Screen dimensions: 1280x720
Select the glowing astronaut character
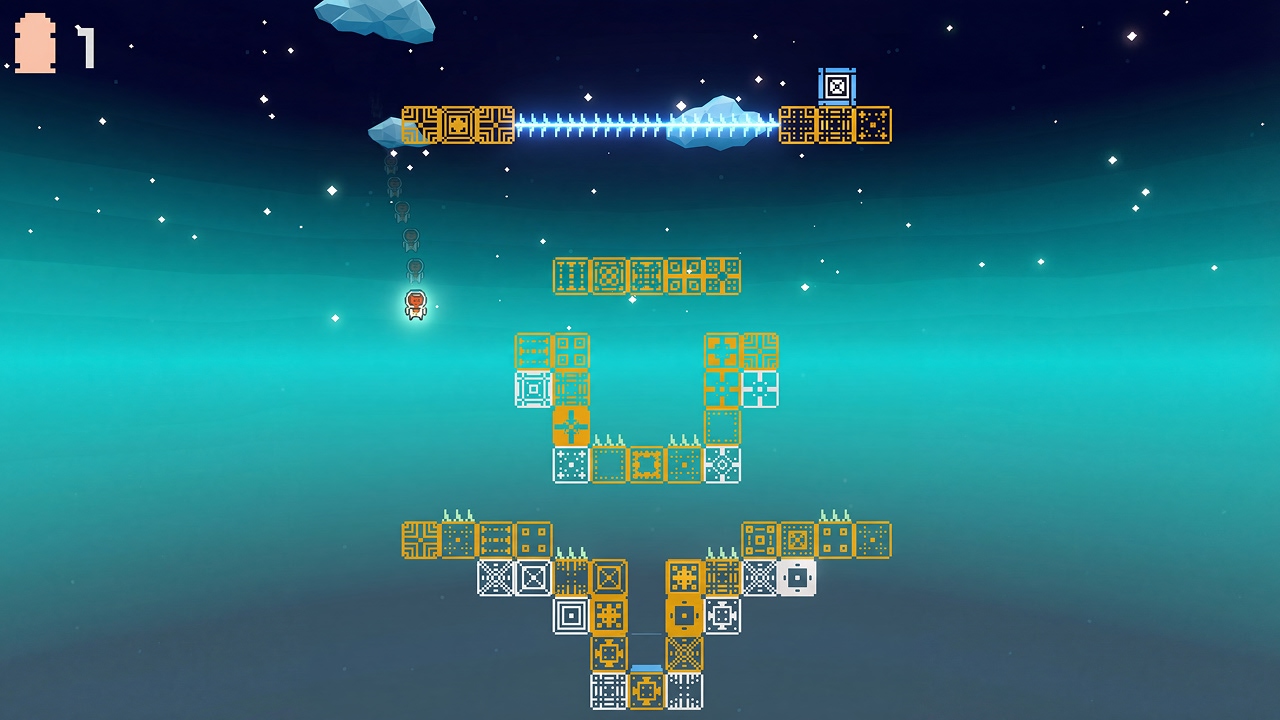(x=415, y=305)
